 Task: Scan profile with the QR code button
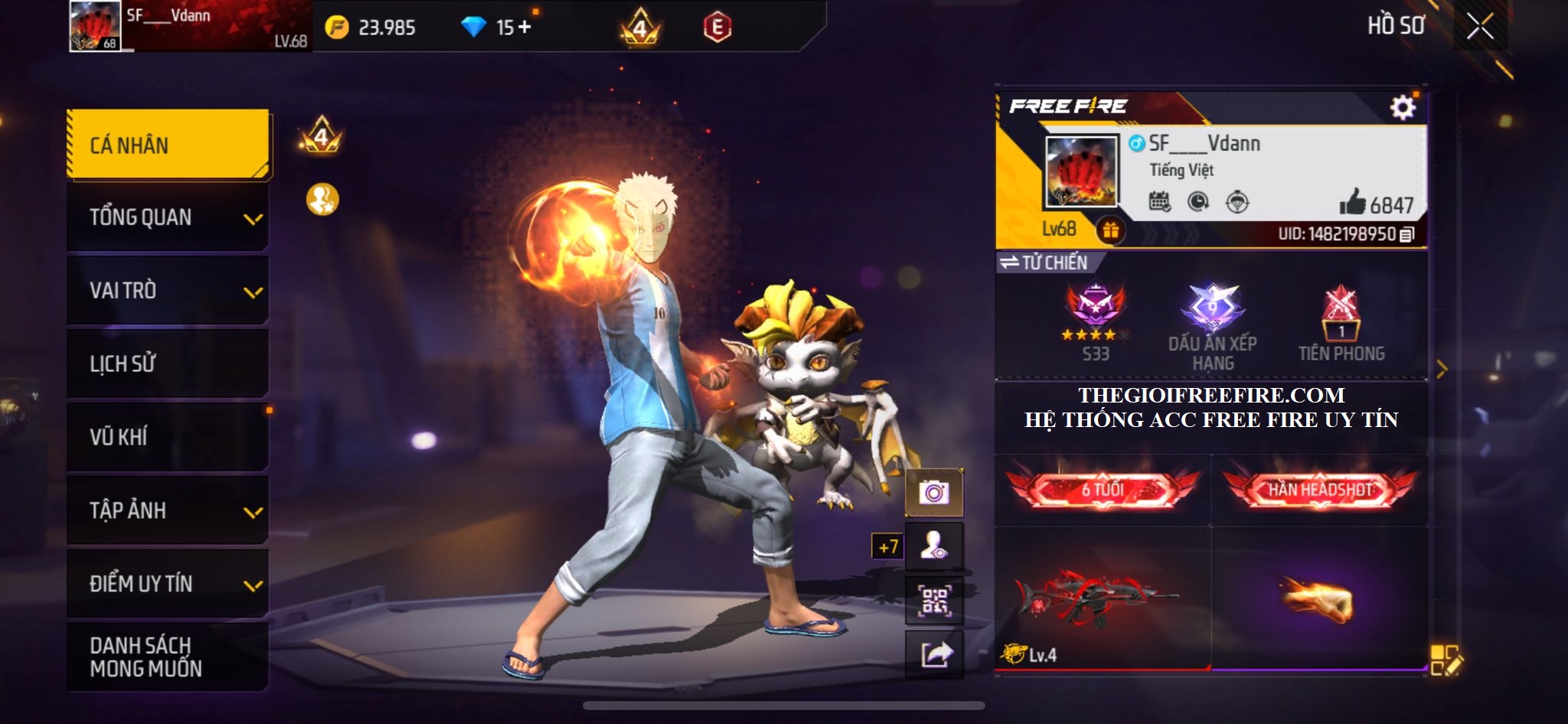point(934,601)
